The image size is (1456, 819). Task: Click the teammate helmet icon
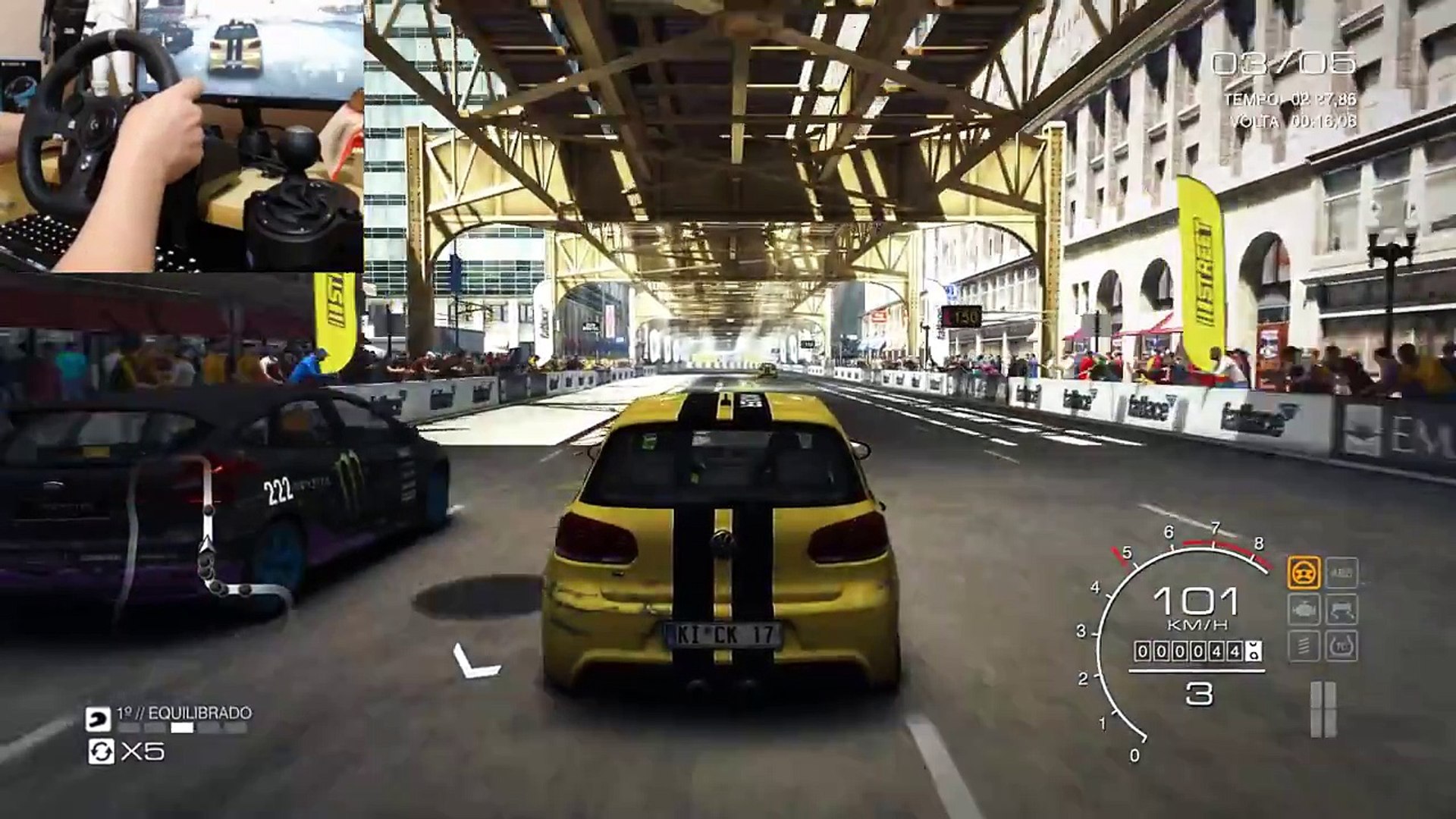point(98,718)
